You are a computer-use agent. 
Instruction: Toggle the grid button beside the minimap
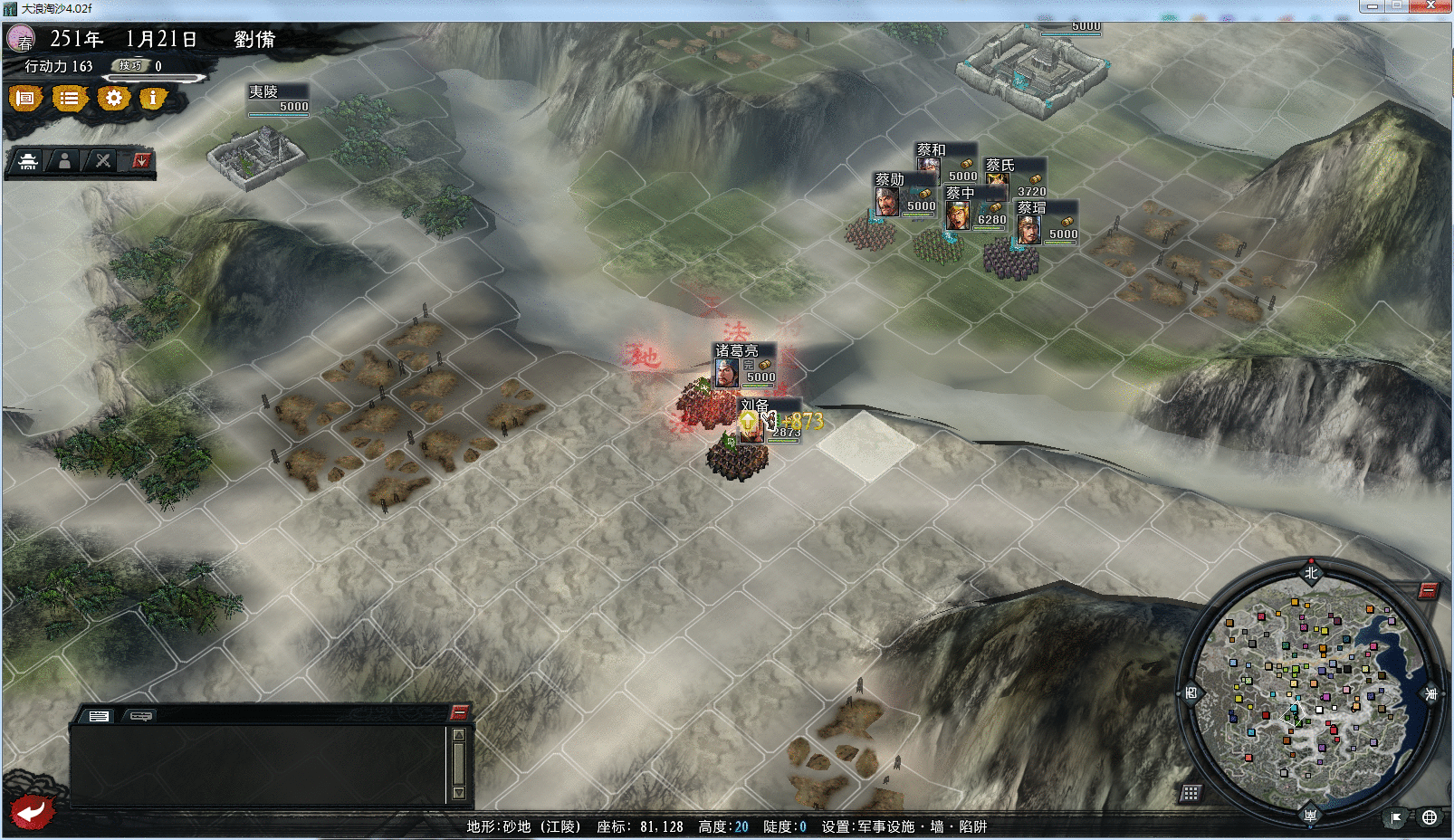[x=1191, y=793]
